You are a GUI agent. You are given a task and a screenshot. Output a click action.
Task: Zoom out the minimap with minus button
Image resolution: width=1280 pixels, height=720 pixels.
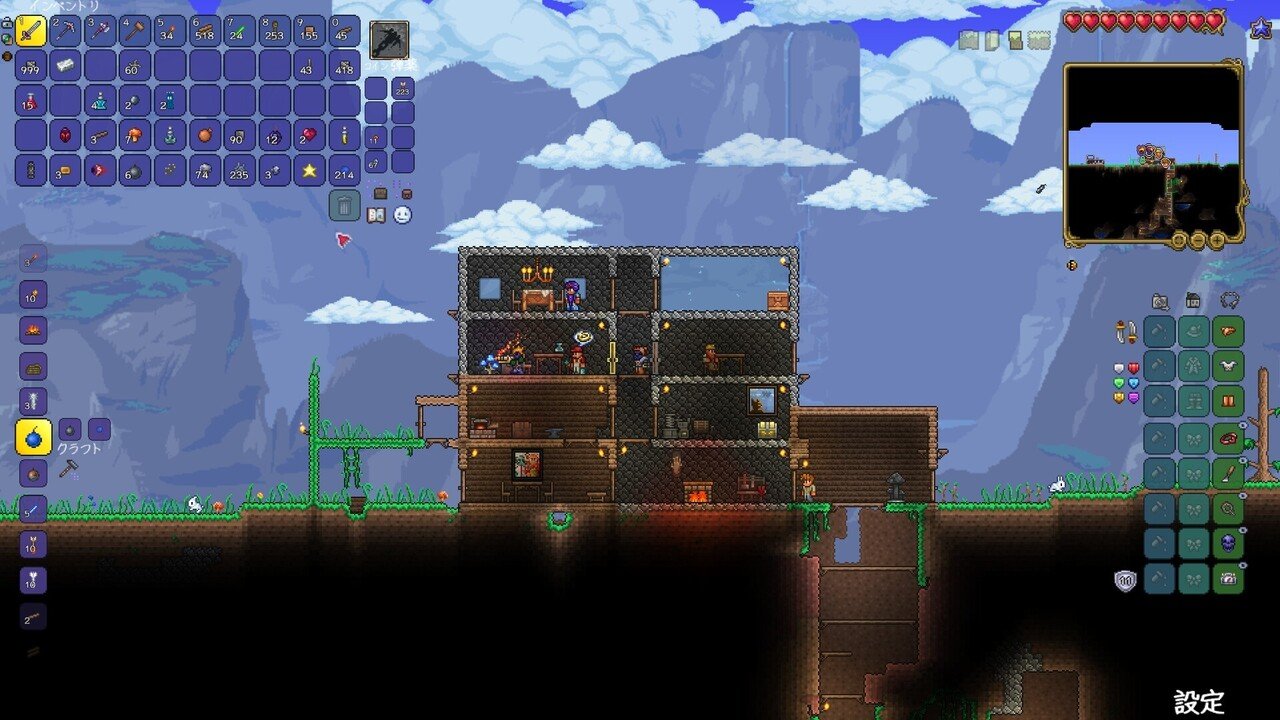point(1198,241)
